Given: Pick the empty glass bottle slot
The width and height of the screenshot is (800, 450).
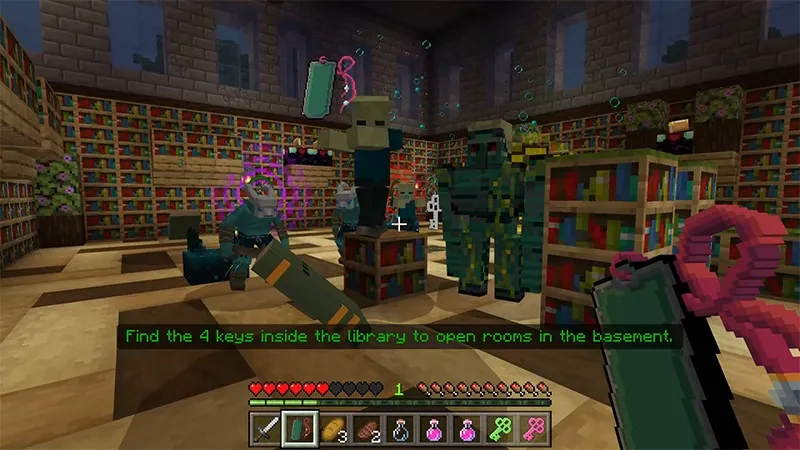Looking at the screenshot, I should [400, 427].
